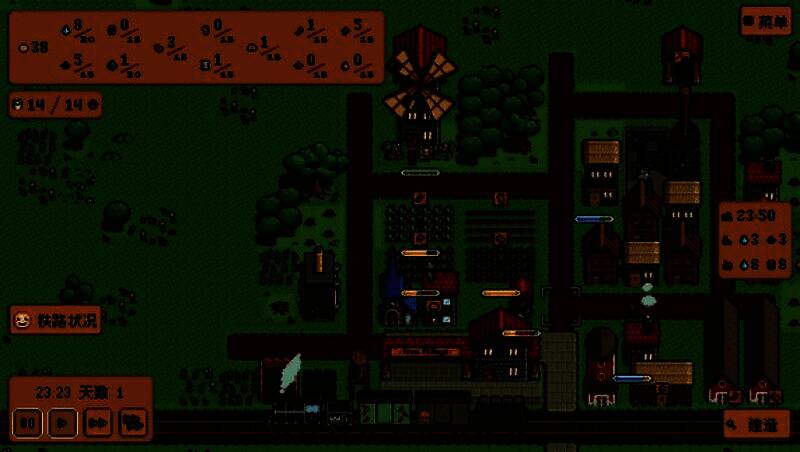Show the 铁路状况 railway status

tap(56, 321)
